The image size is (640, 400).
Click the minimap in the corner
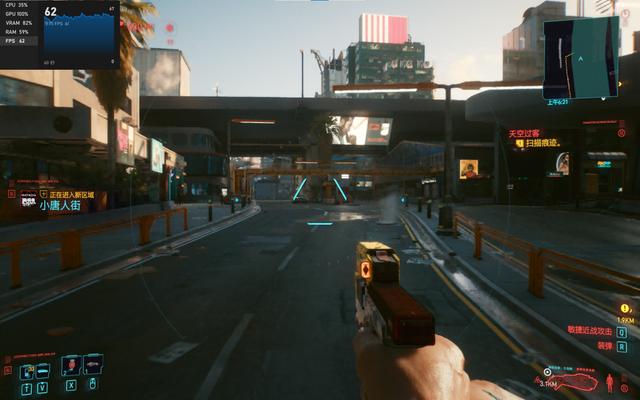tap(581, 56)
